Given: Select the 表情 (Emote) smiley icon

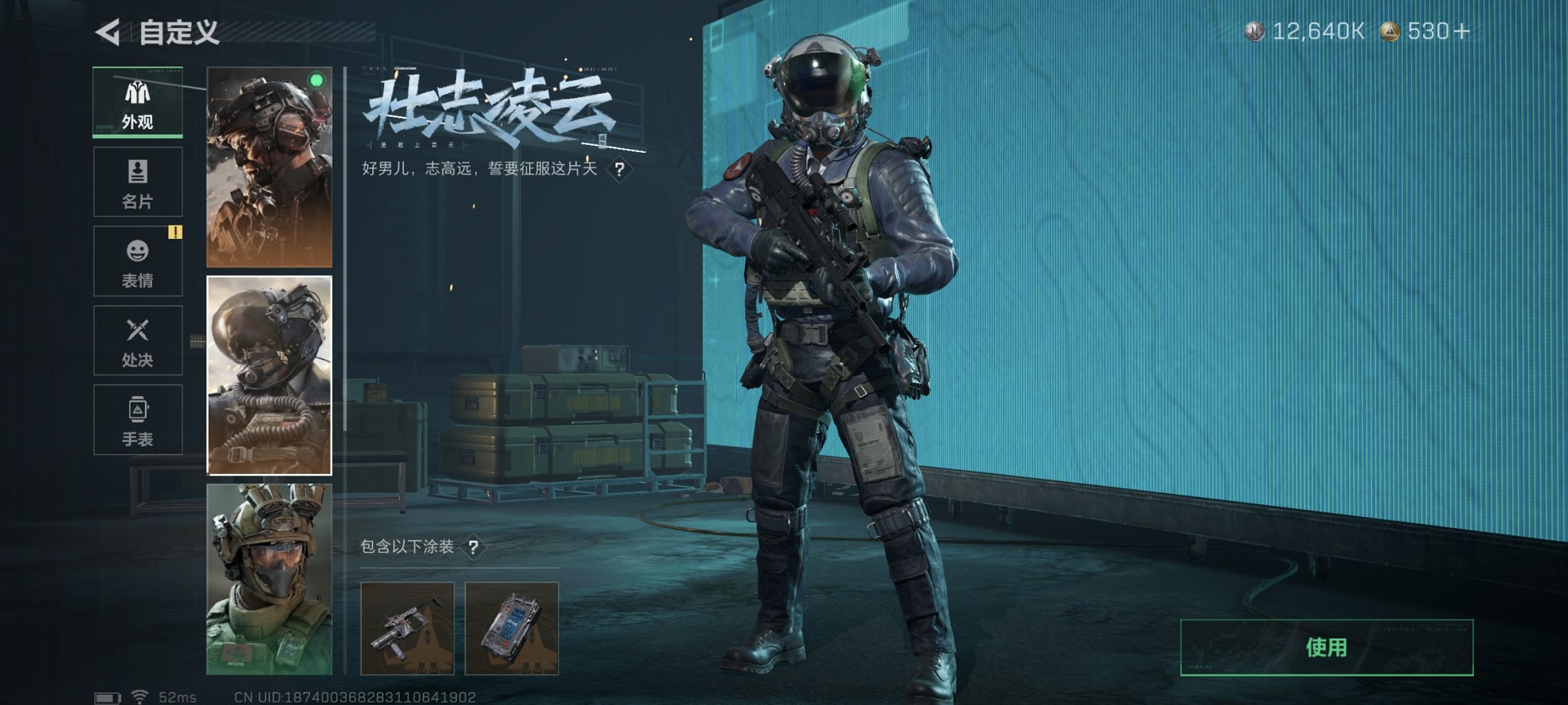Looking at the screenshot, I should tap(137, 254).
